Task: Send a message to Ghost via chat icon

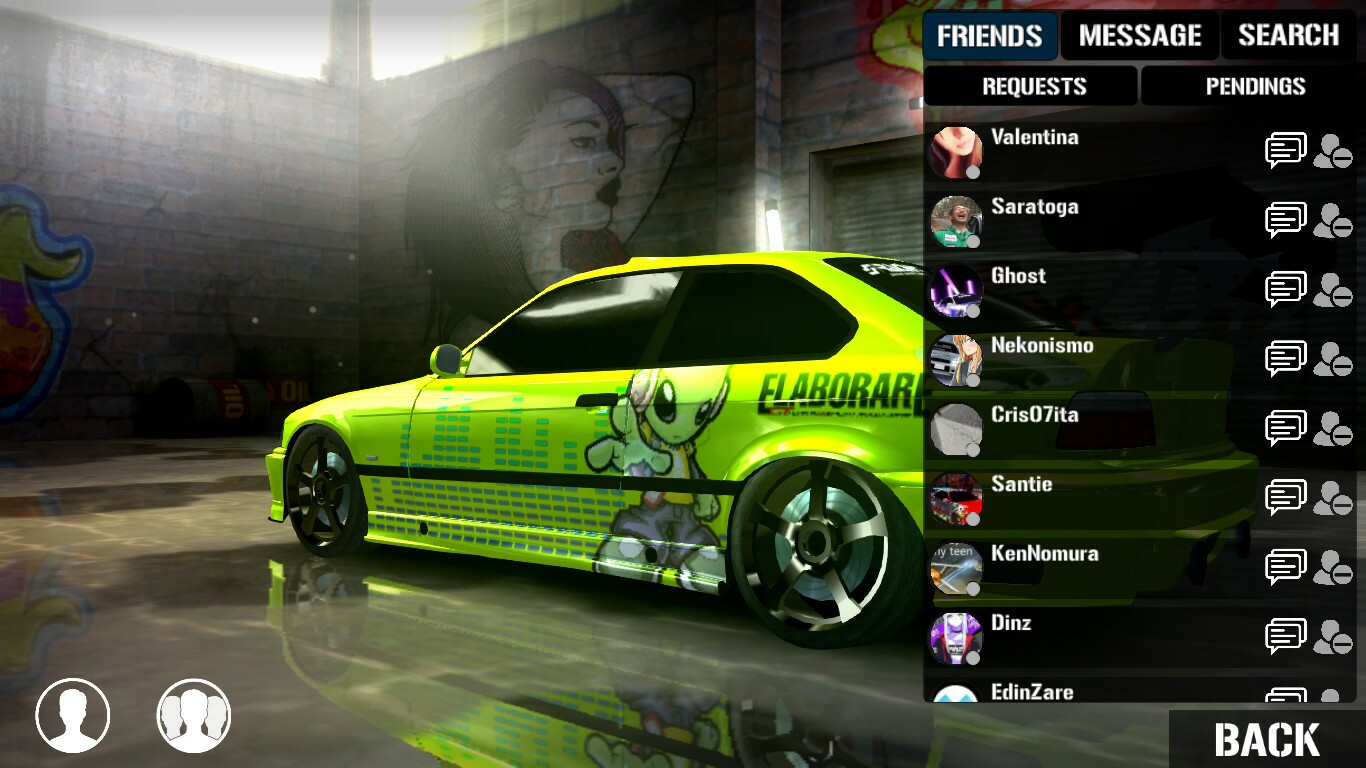Action: point(1286,288)
